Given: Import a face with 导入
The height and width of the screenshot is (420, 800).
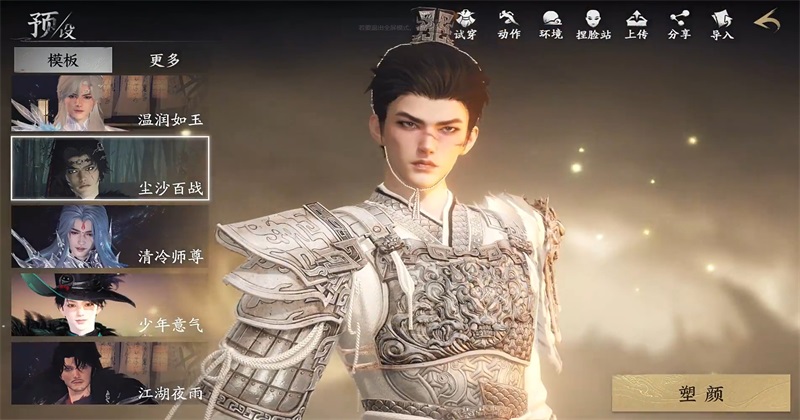Looking at the screenshot, I should click(x=722, y=24).
